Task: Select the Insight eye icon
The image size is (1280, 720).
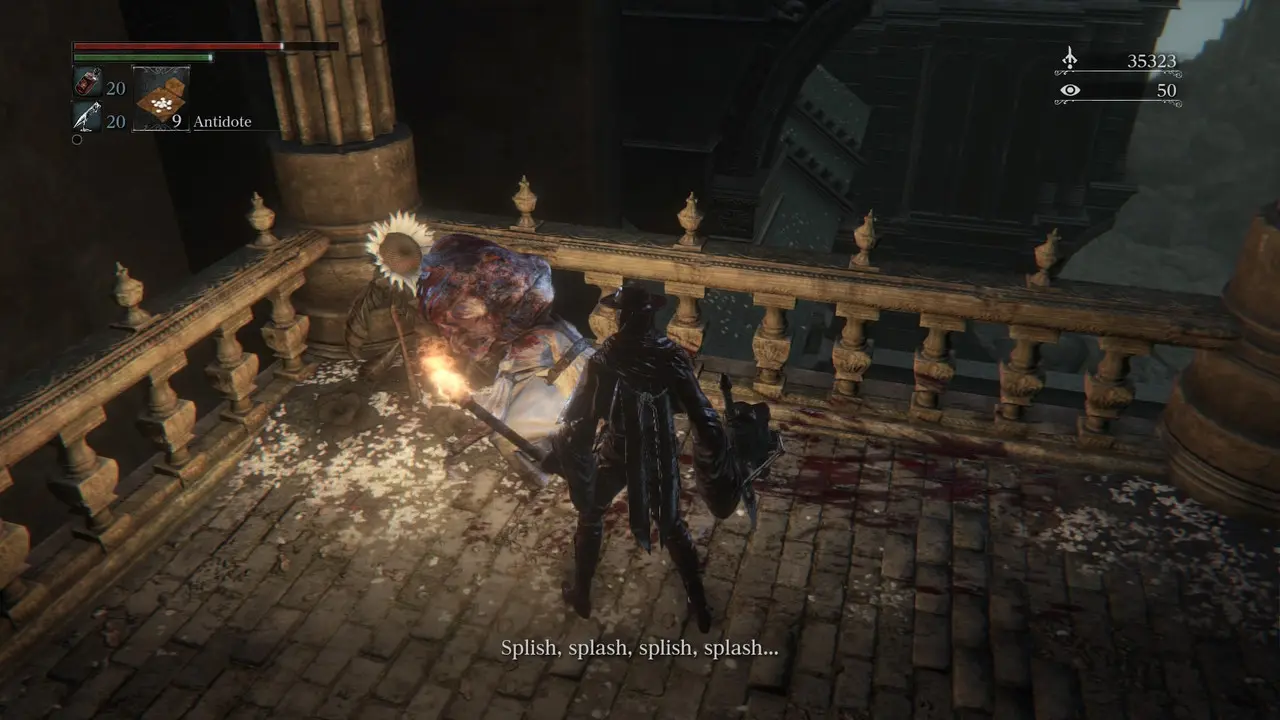Action: click(1070, 90)
